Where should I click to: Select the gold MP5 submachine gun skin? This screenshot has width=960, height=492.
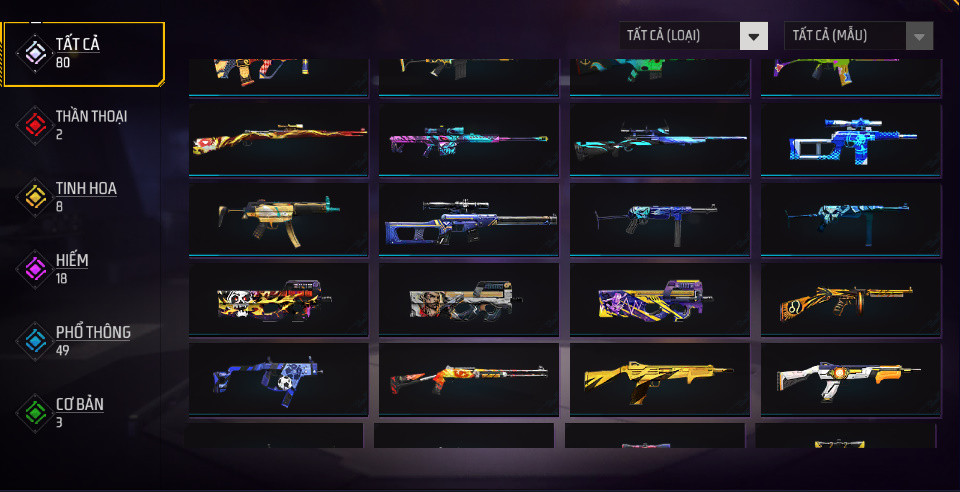(x=278, y=218)
